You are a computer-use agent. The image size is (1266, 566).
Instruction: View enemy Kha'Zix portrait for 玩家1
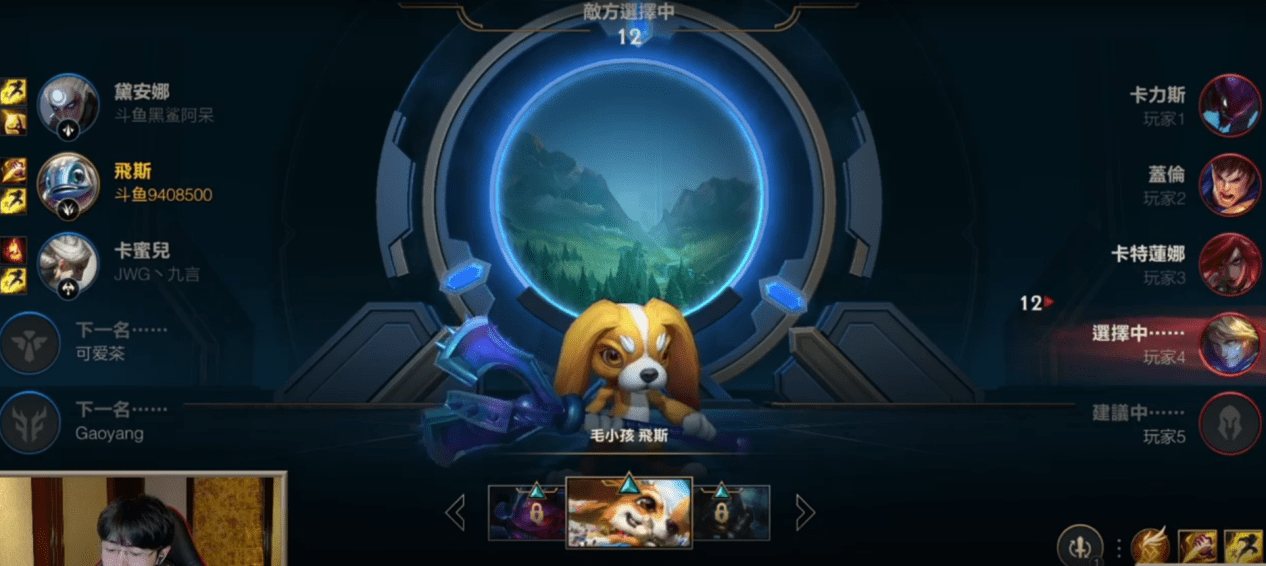[x=1229, y=105]
